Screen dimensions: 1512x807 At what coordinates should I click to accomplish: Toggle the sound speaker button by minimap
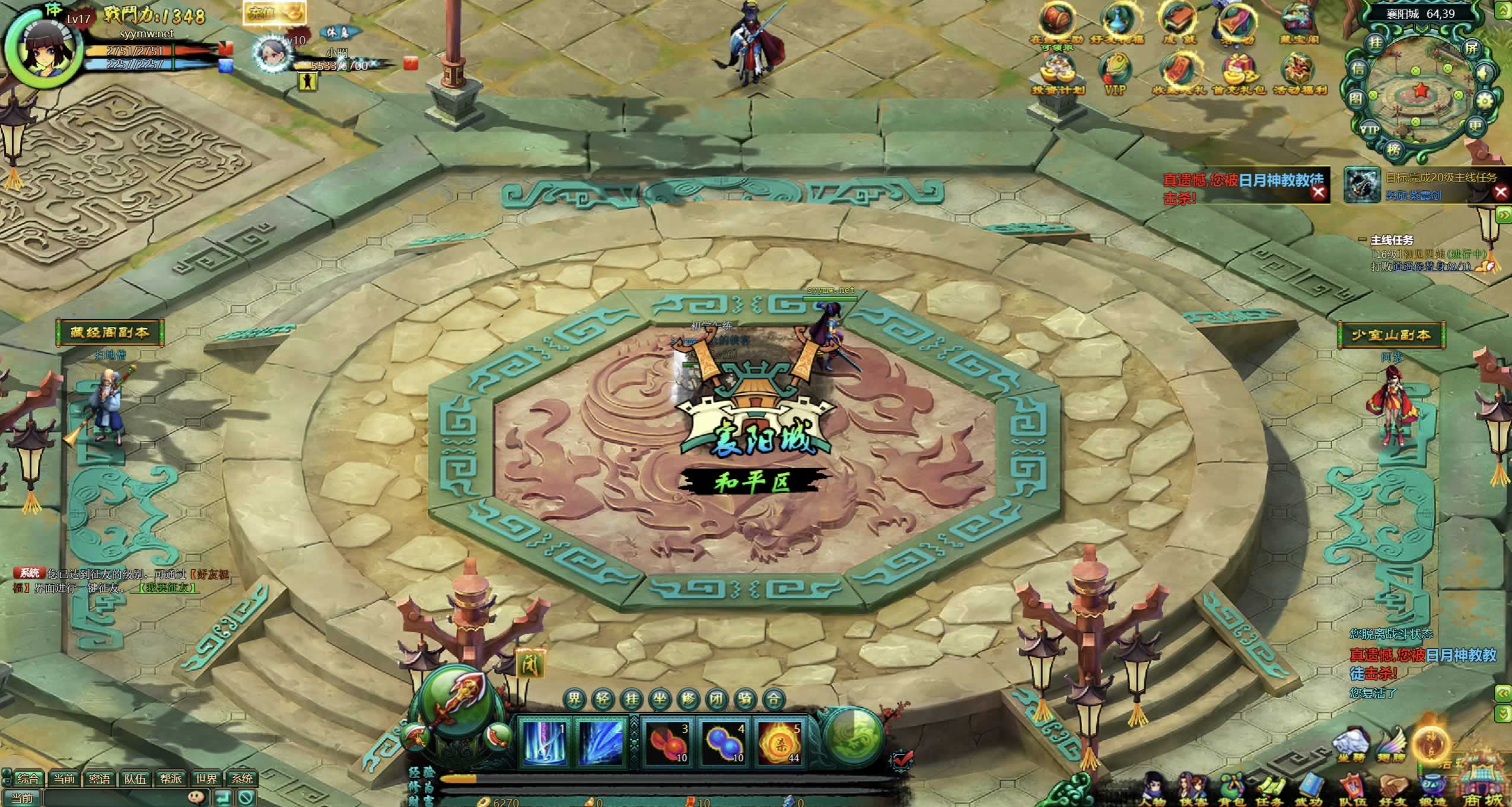coord(1486,74)
